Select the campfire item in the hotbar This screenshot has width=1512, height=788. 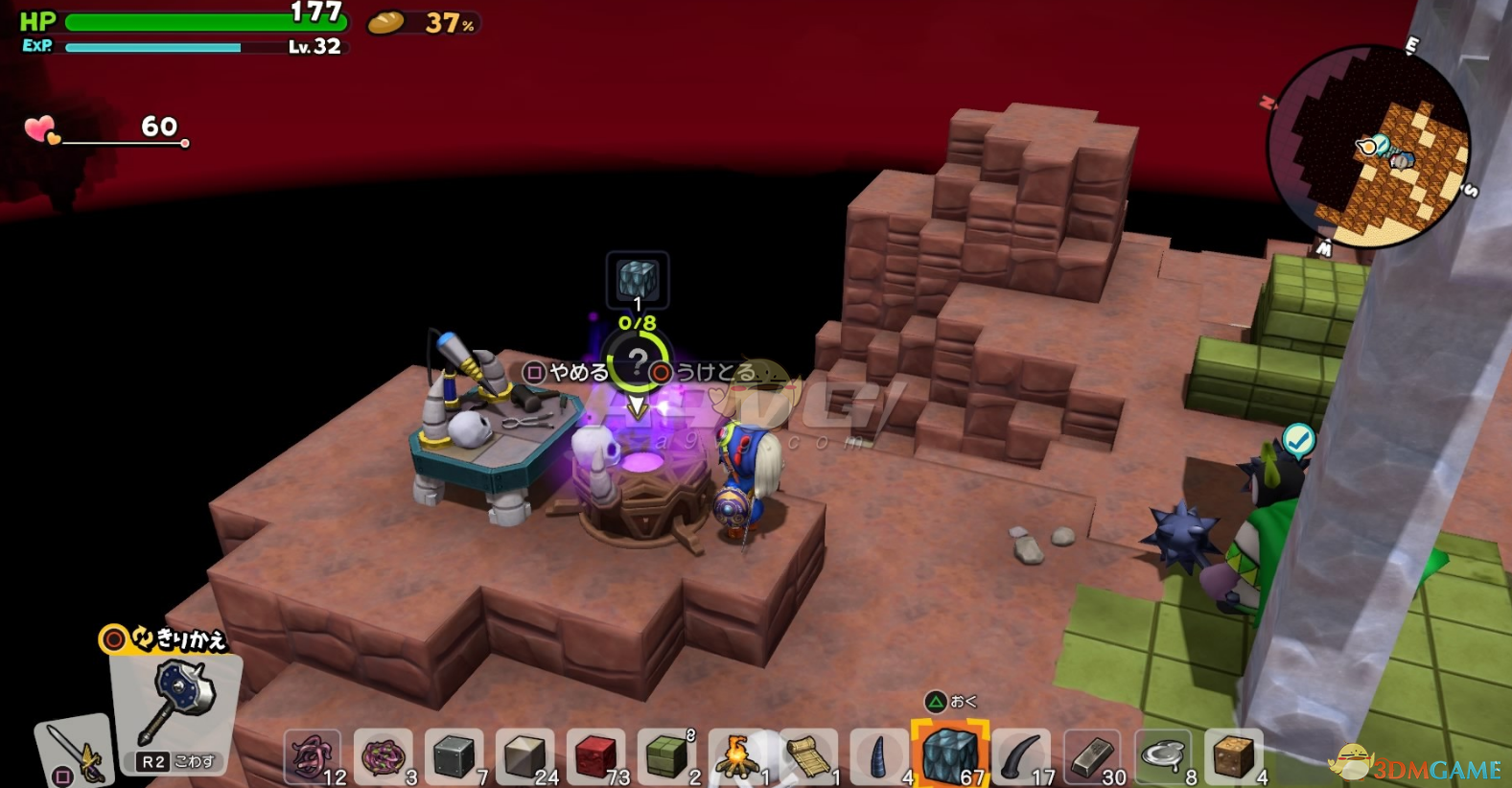(x=737, y=757)
